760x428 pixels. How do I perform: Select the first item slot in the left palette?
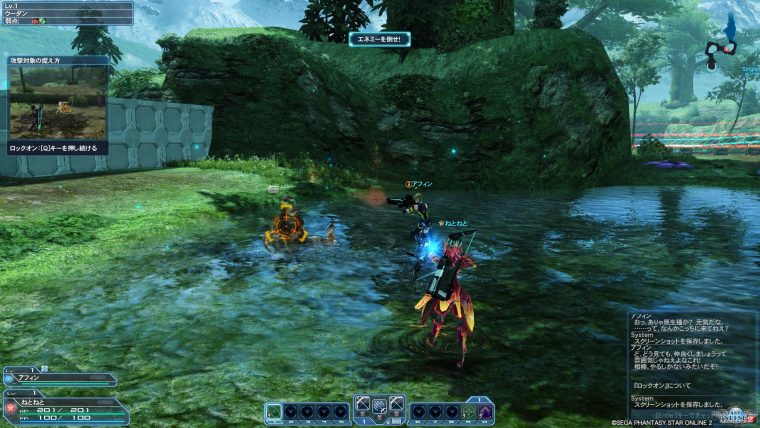point(275,411)
